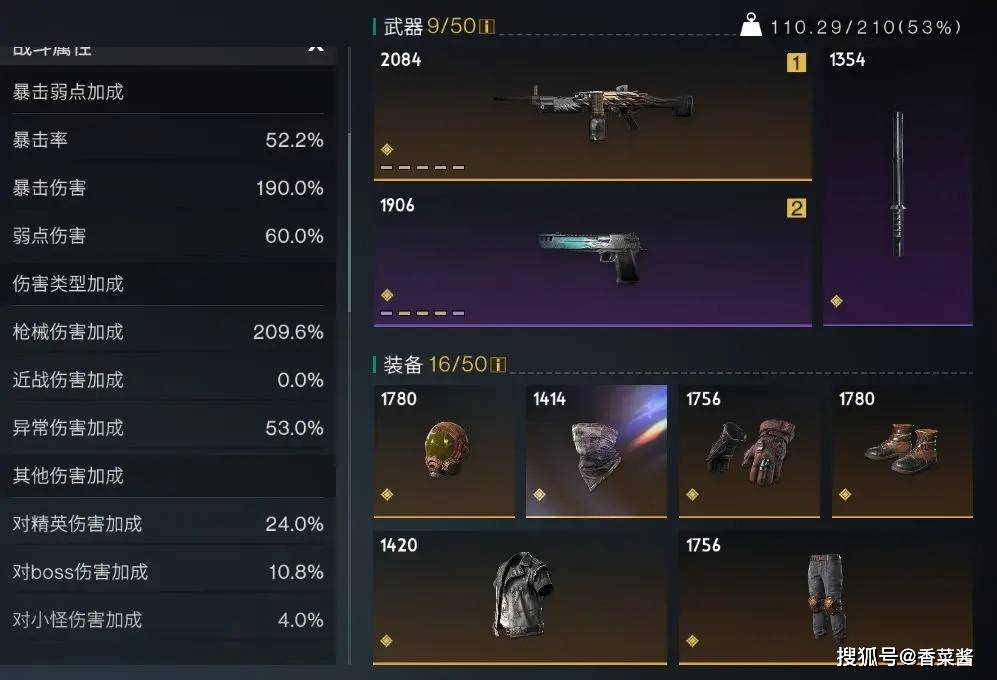Open the gas mask helmet slot
The width and height of the screenshot is (997, 680).
point(444,450)
